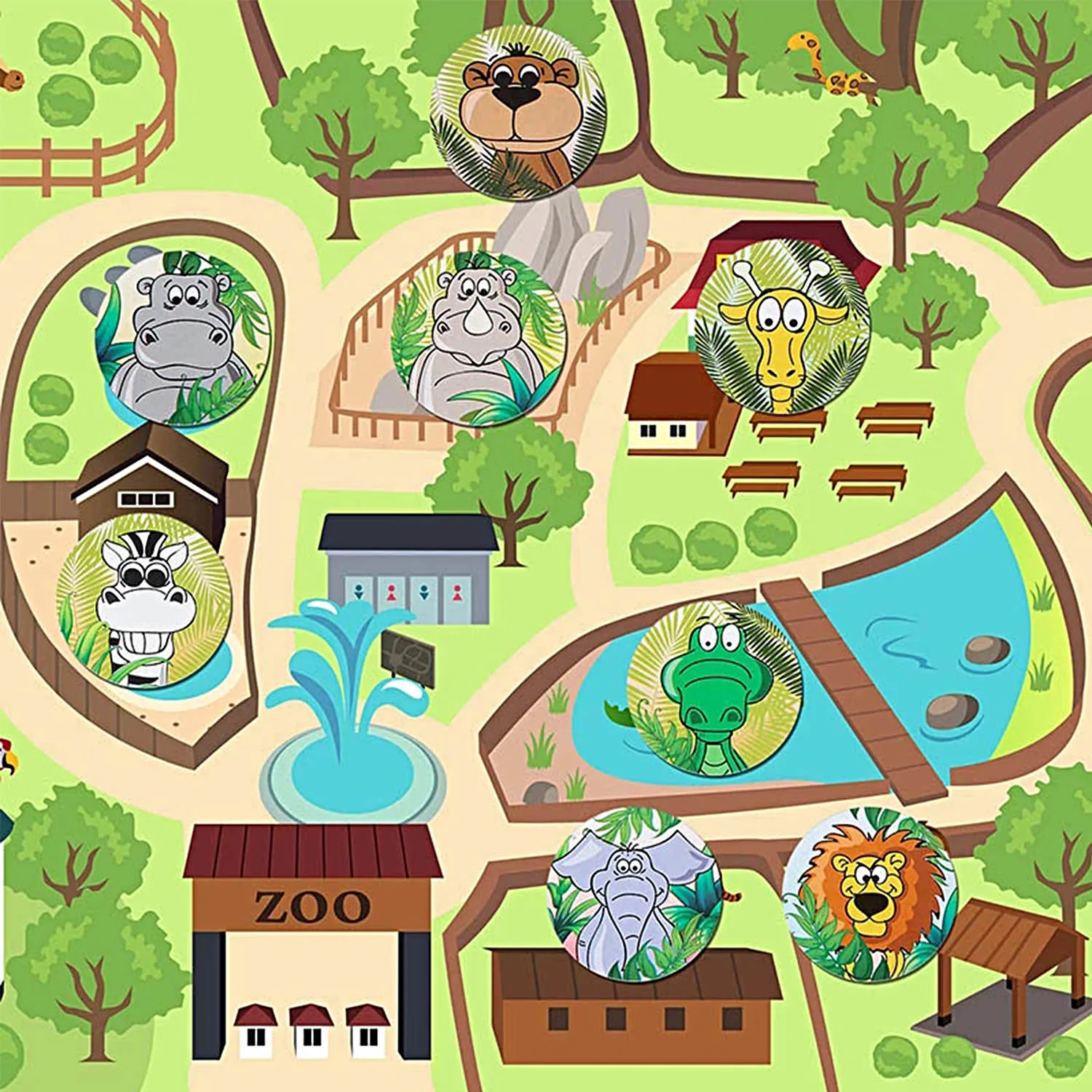Select the elephant token
Viewport: 1092px width, 1092px height.
(634, 894)
